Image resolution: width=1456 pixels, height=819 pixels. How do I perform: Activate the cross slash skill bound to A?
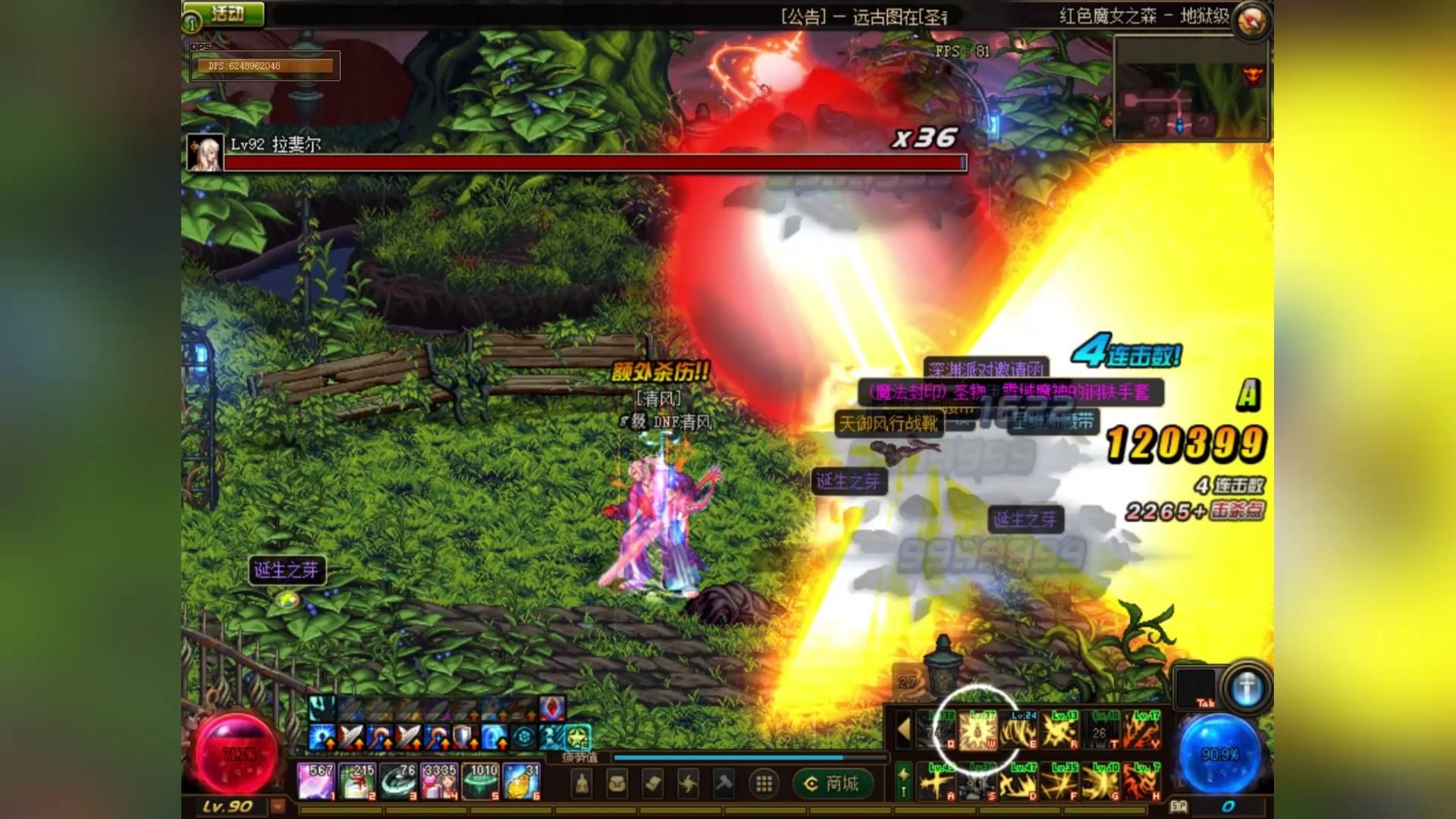click(937, 782)
